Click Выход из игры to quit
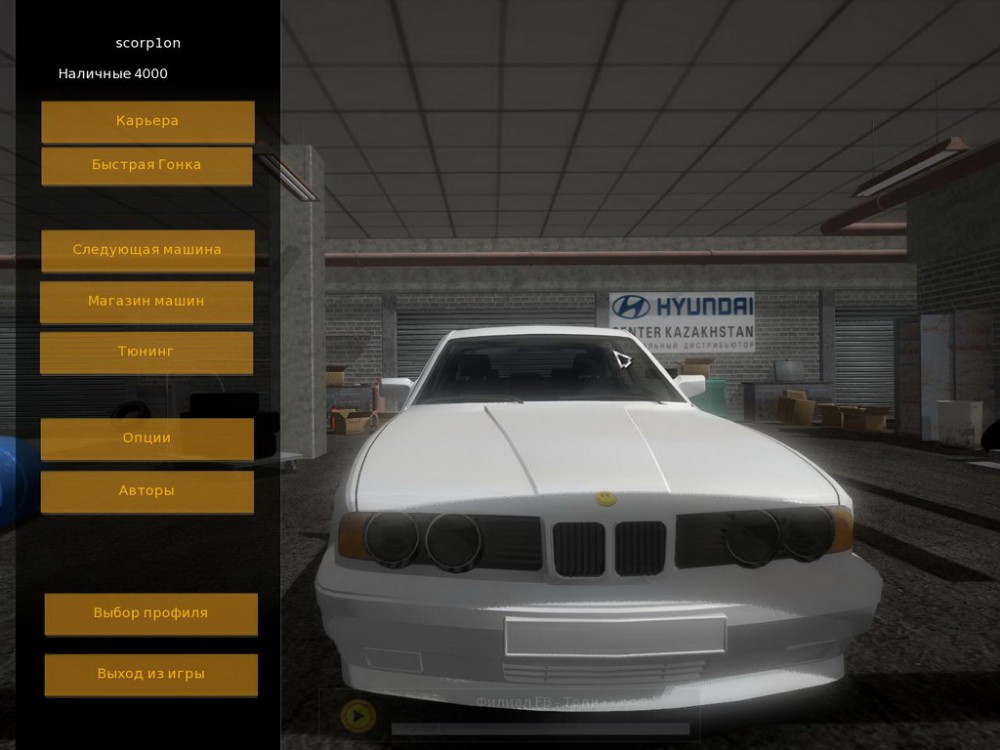This screenshot has width=1000, height=750. point(151,674)
